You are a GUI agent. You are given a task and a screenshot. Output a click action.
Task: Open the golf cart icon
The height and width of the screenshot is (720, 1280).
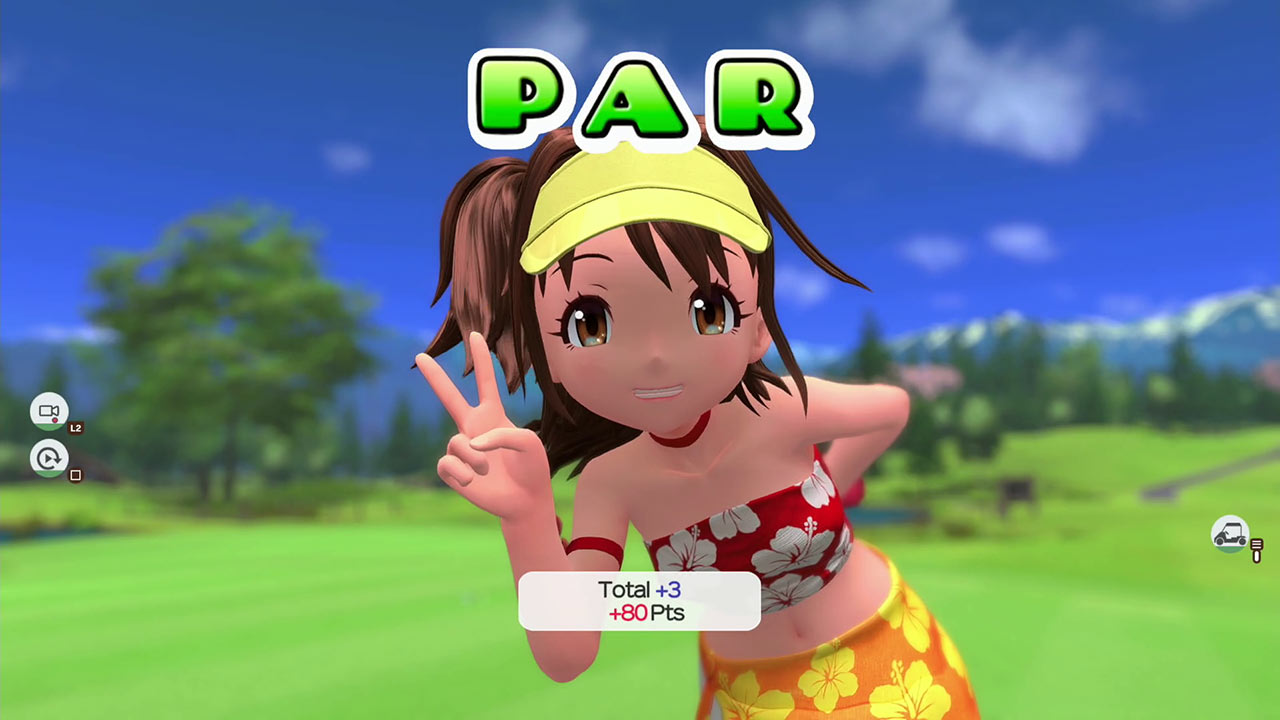1229,534
